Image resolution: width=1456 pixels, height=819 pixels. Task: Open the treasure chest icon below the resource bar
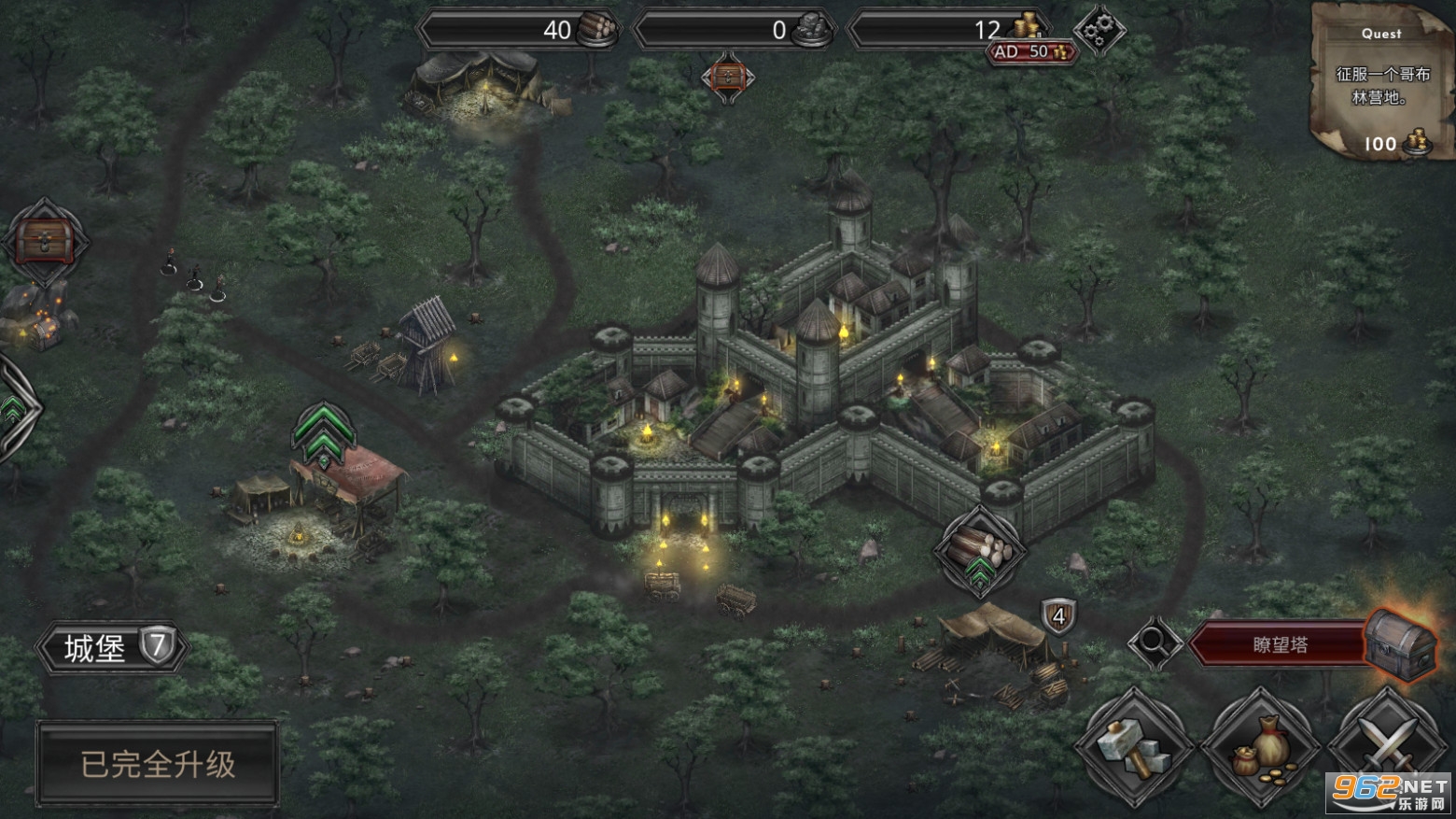[728, 76]
